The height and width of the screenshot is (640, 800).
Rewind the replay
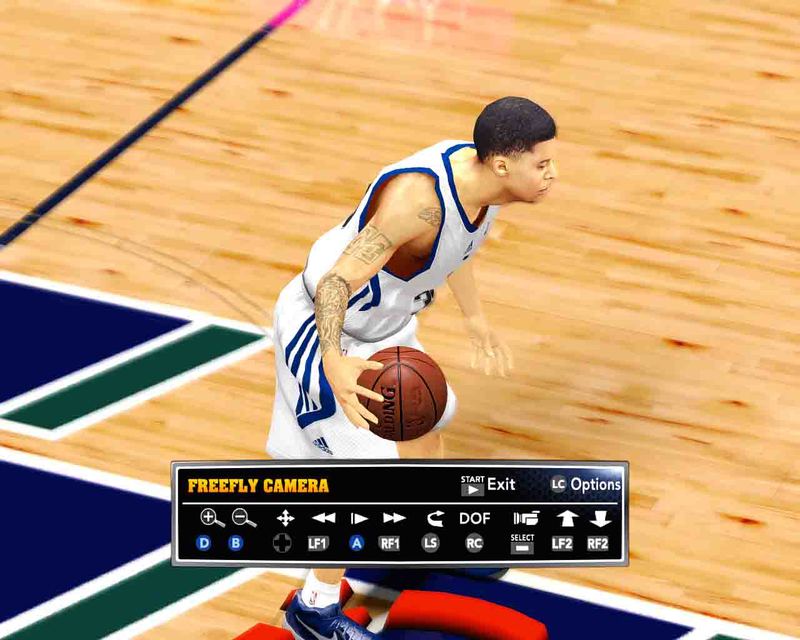pyautogui.click(x=323, y=518)
